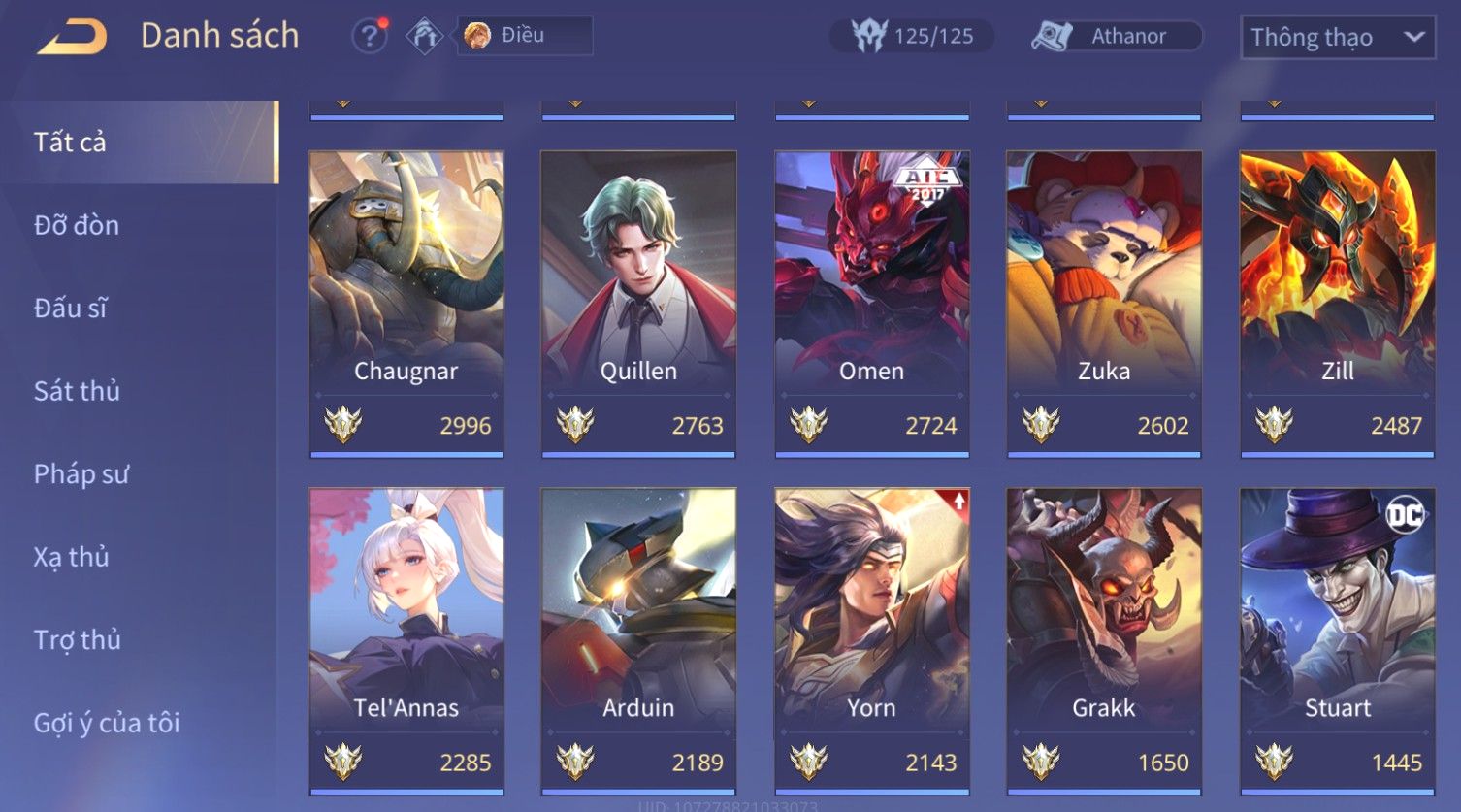Expand the Thông thạo sort dropdown
Viewport: 1461px width, 812px height.
click(1337, 38)
